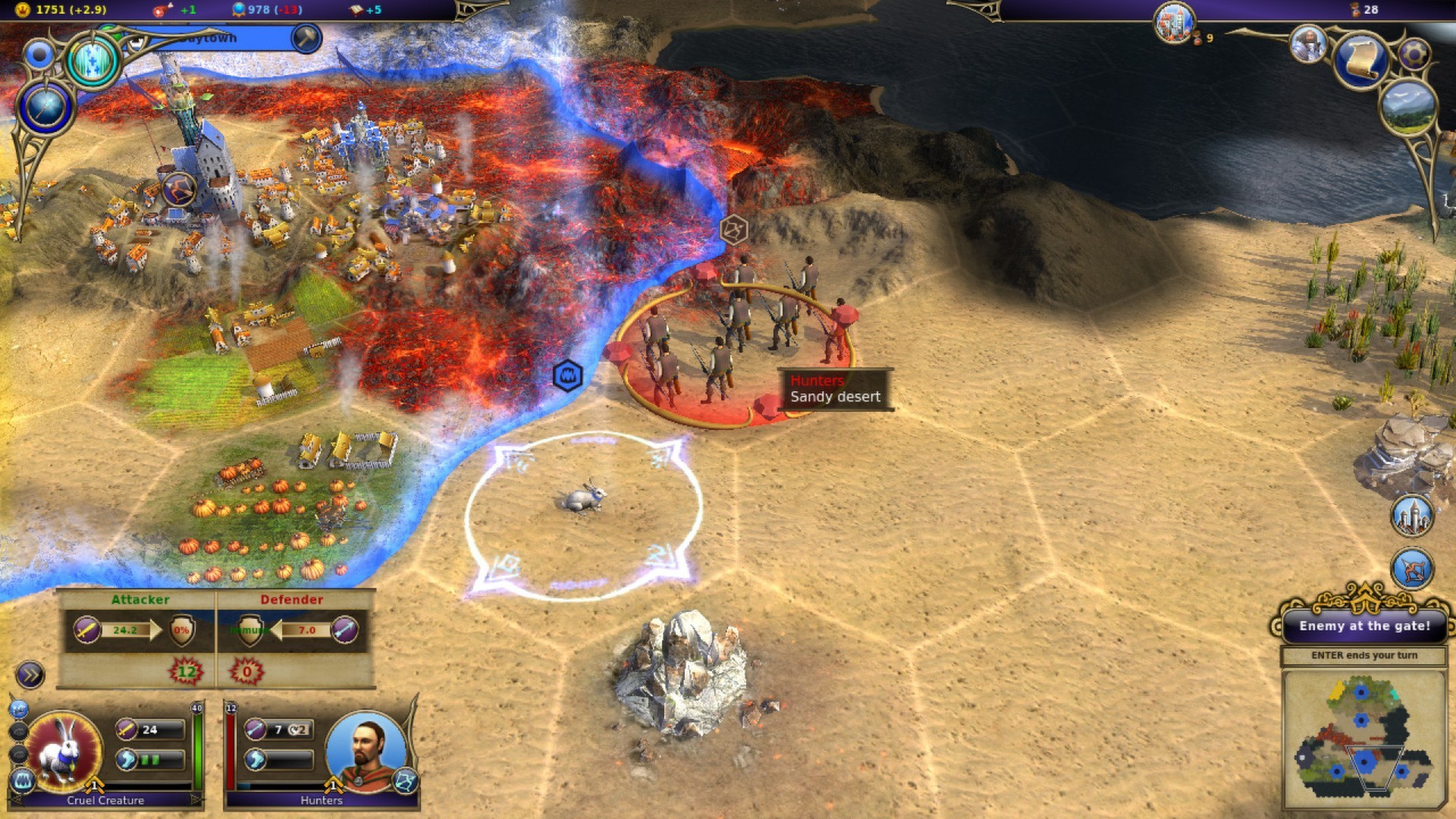The image size is (1456, 819).
Task: Activate the fanged bite ability icon
Action: [23, 779]
